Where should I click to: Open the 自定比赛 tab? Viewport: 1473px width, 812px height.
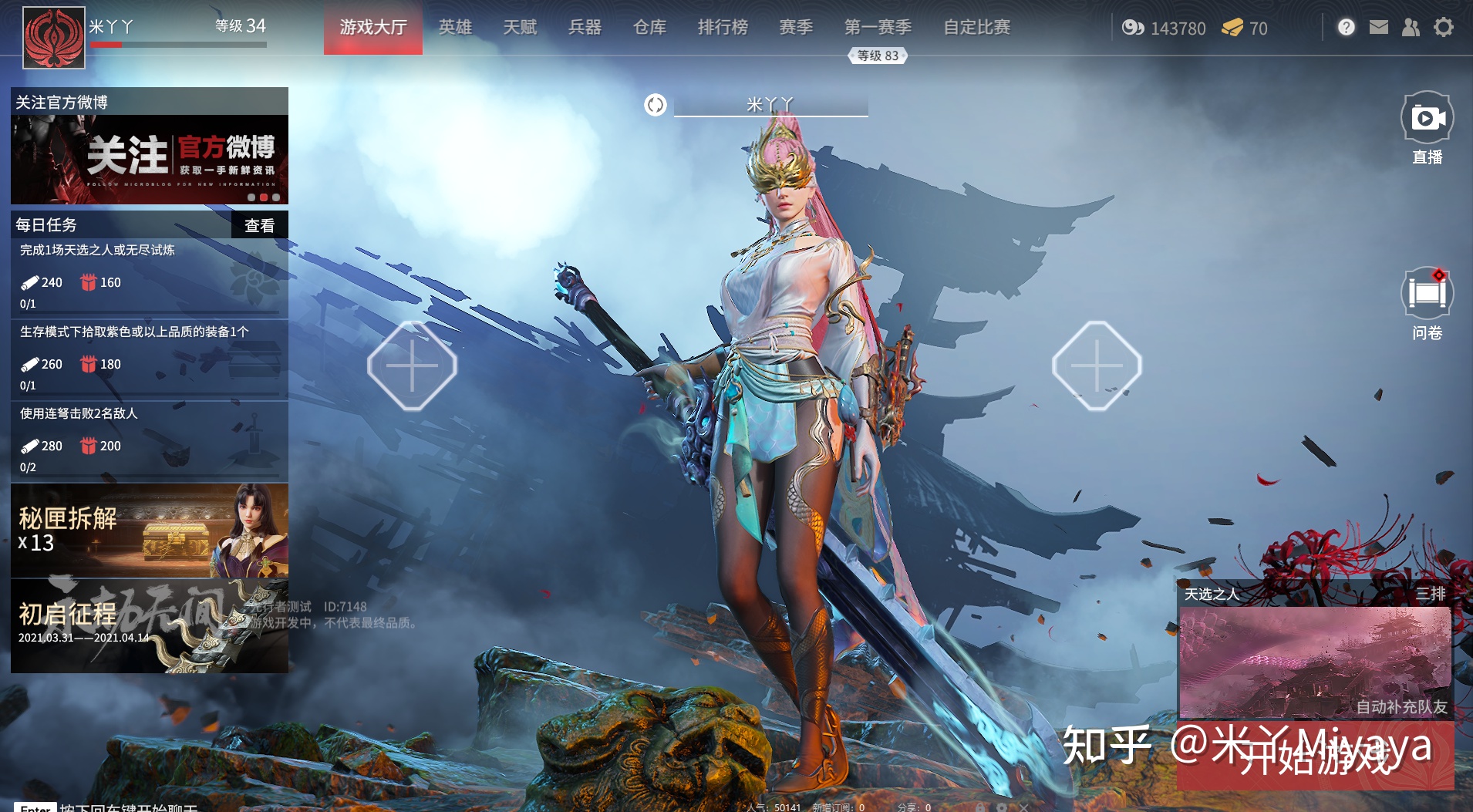(x=976, y=28)
